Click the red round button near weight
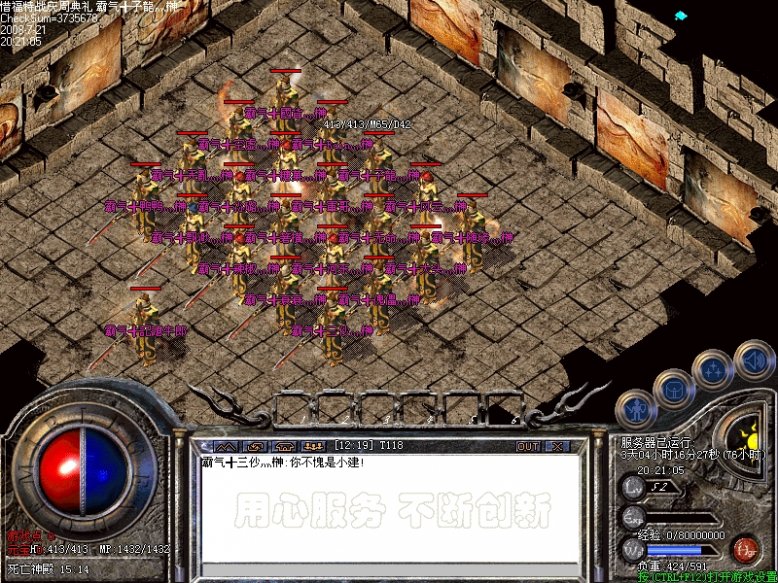The width and height of the screenshot is (778, 583). pyautogui.click(x=744, y=548)
